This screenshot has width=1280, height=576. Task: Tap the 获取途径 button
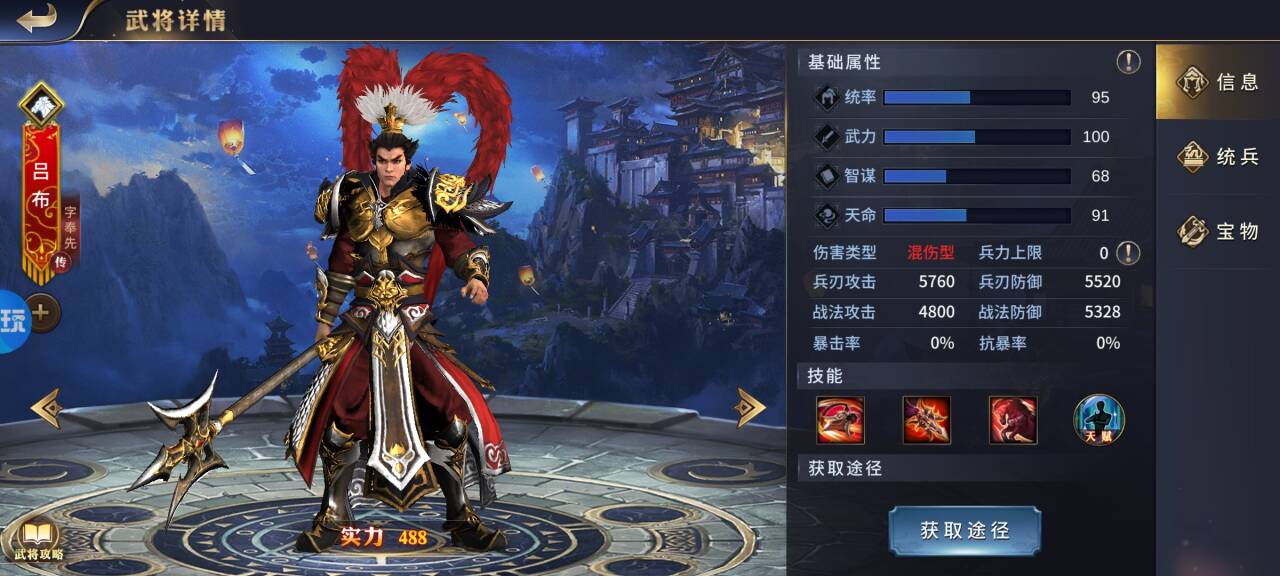(964, 530)
